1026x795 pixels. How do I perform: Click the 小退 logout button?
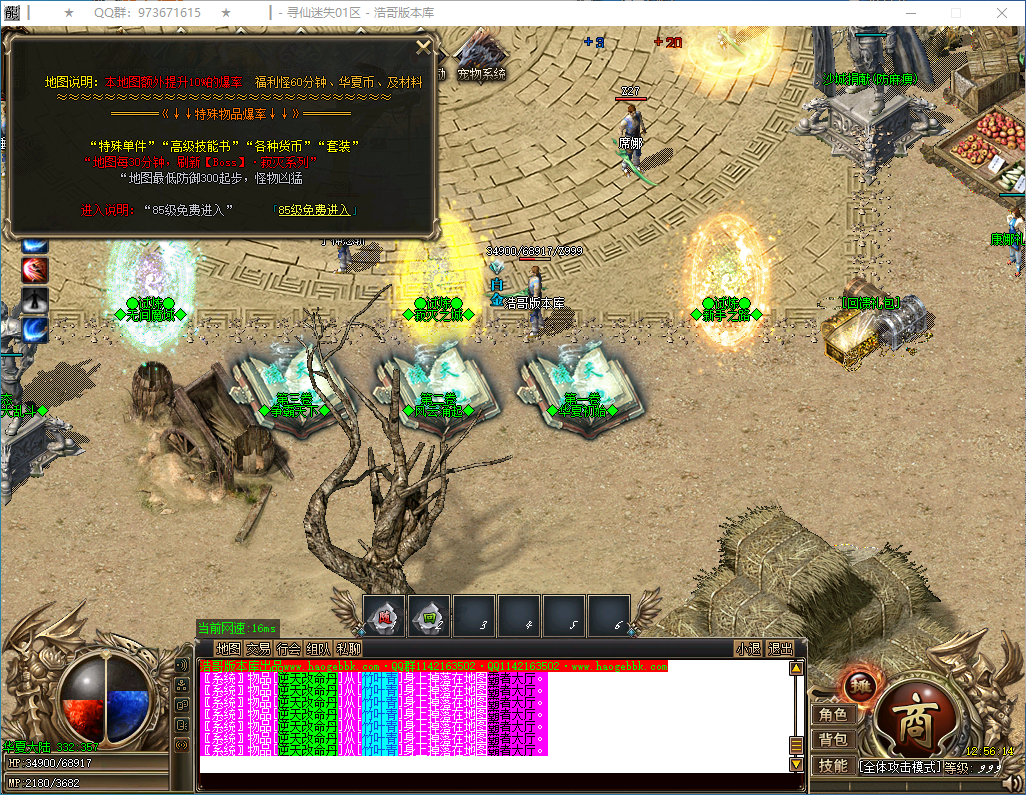(748, 648)
